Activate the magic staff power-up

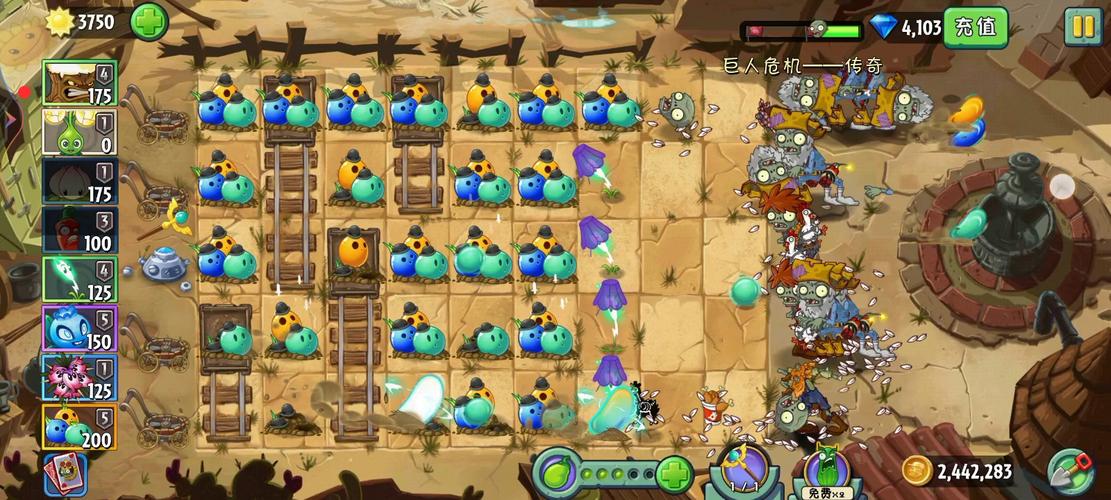pos(744,470)
